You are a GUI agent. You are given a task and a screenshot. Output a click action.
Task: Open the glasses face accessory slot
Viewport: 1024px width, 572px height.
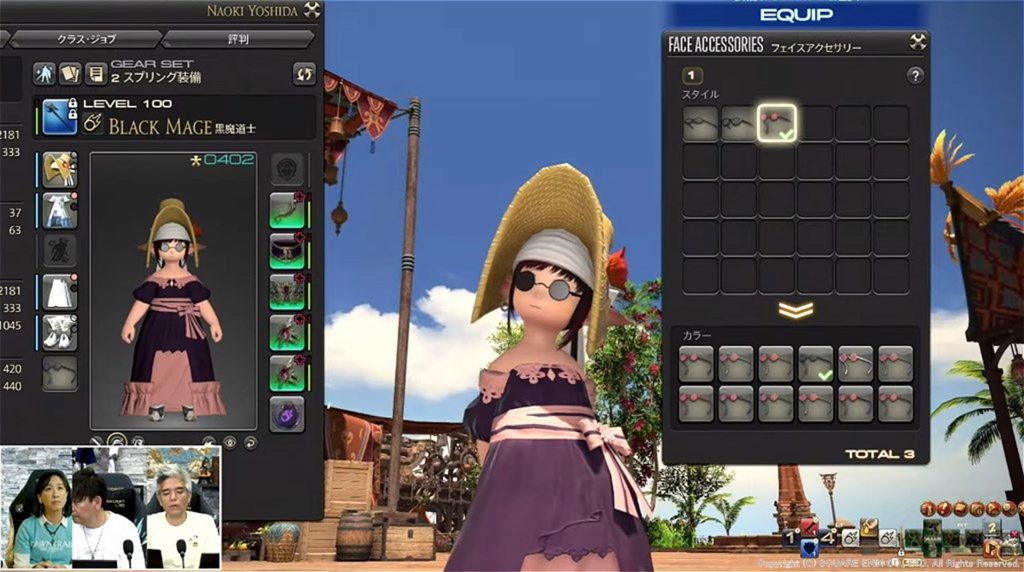coord(60,374)
